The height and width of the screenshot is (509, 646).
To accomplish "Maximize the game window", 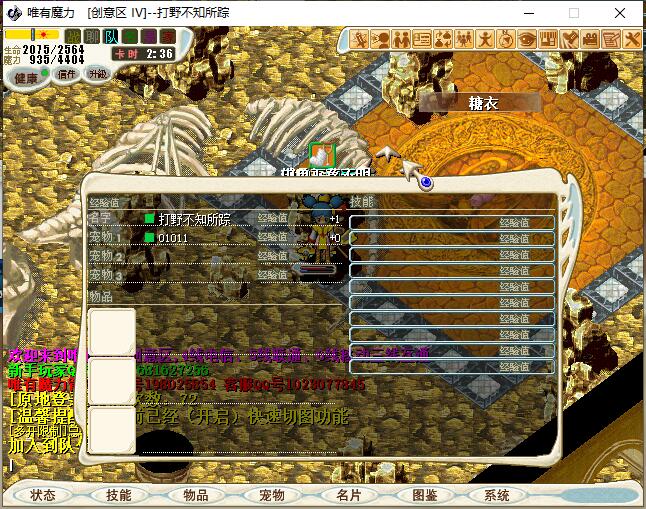I will (x=574, y=13).
